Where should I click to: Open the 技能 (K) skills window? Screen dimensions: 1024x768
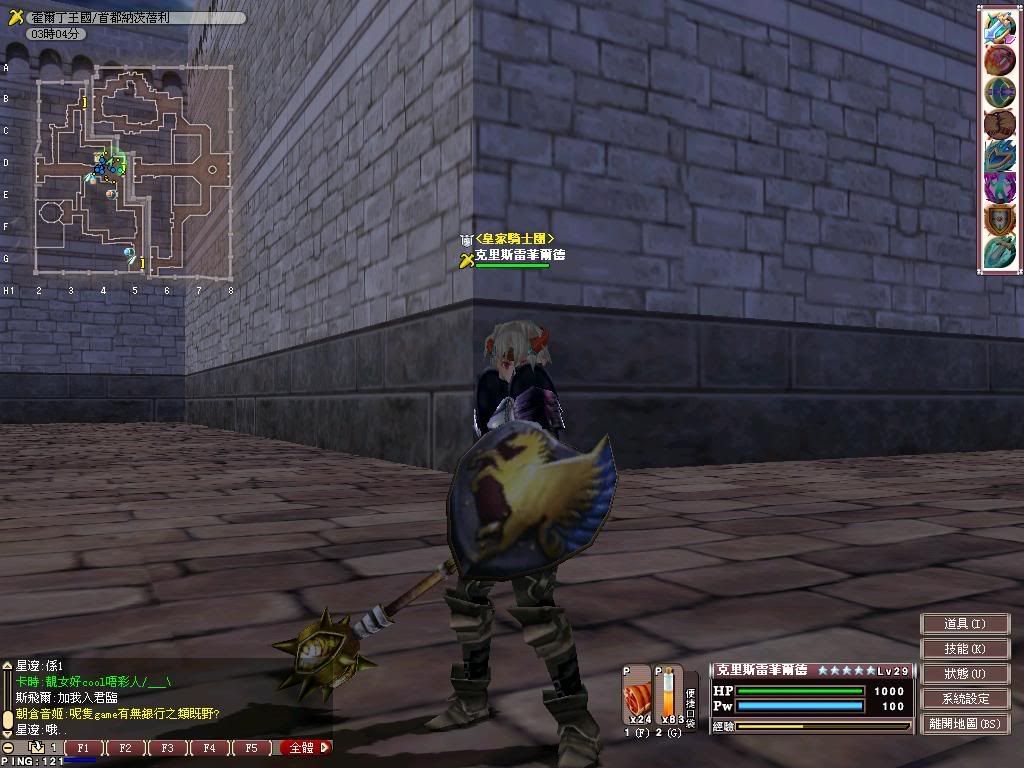point(964,649)
